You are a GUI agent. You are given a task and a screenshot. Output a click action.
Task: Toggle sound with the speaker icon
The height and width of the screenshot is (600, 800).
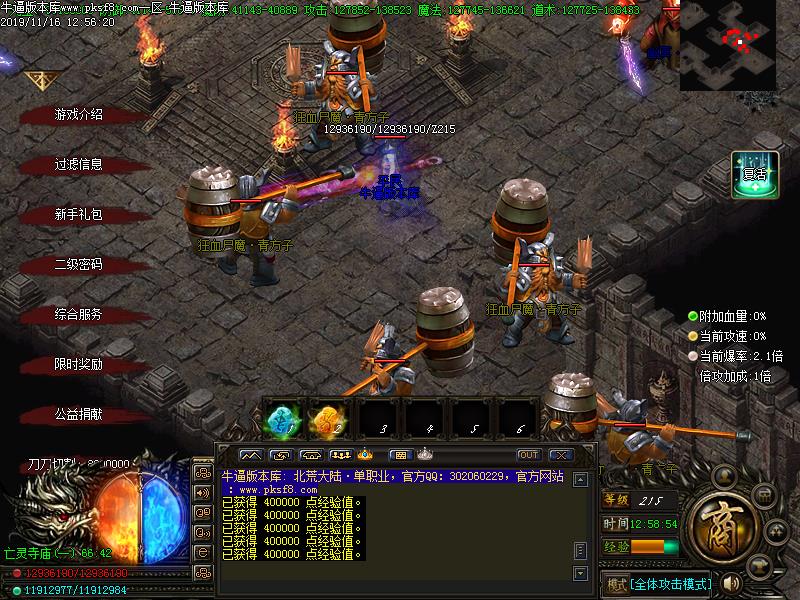pyautogui.click(x=731, y=583)
